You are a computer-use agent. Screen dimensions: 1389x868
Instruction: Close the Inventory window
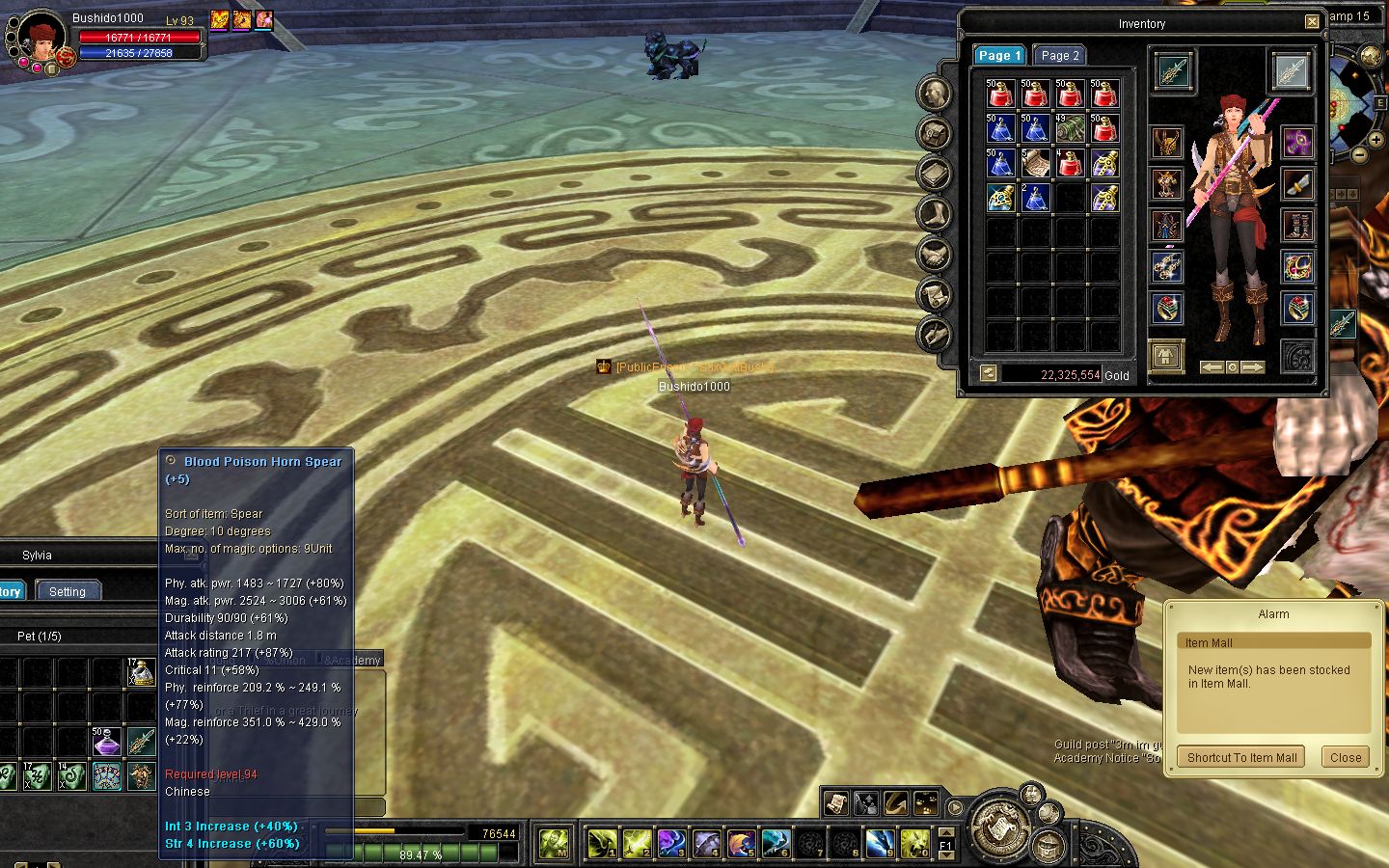point(1312,22)
